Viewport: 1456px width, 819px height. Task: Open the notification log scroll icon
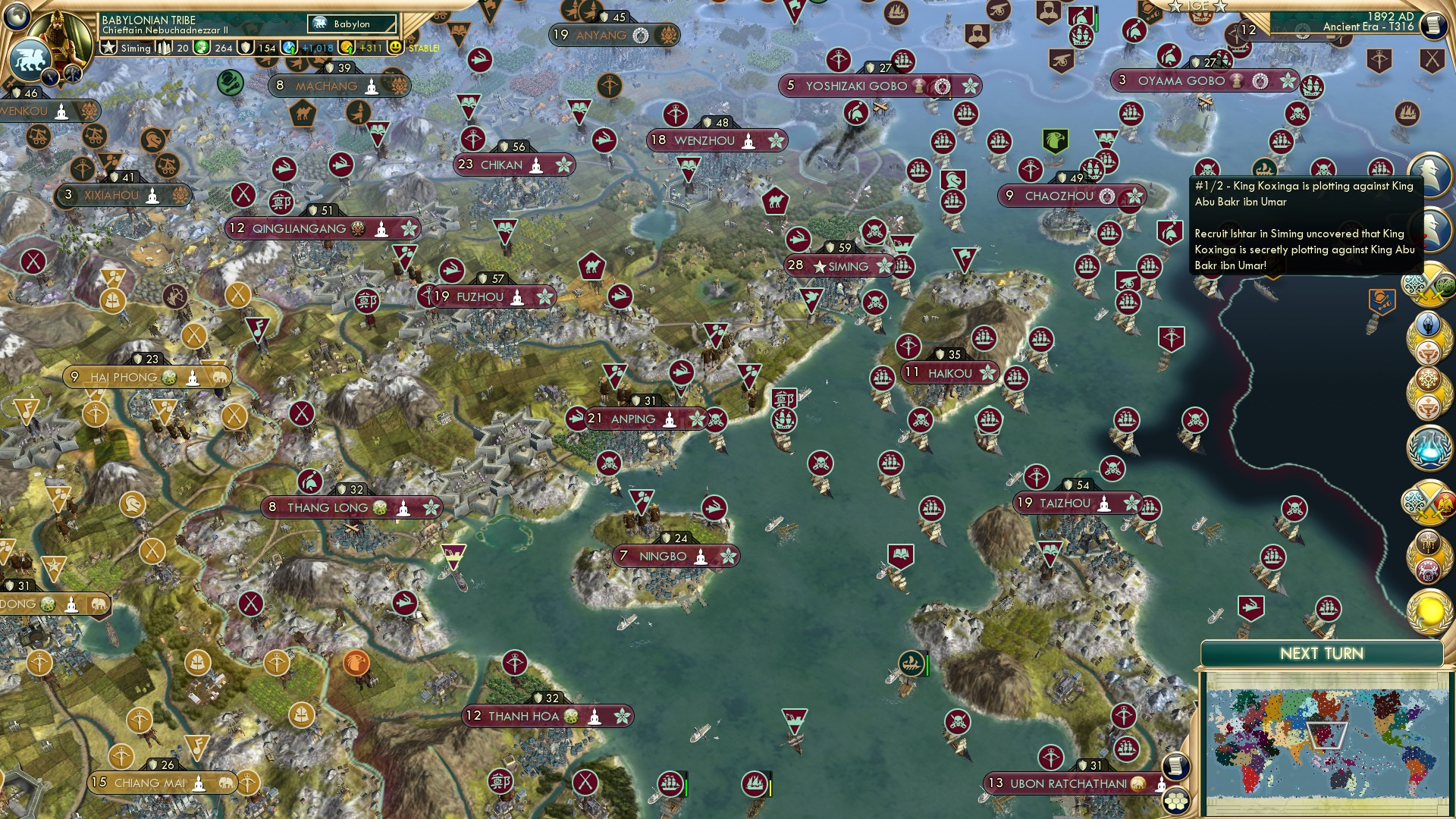1432,25
